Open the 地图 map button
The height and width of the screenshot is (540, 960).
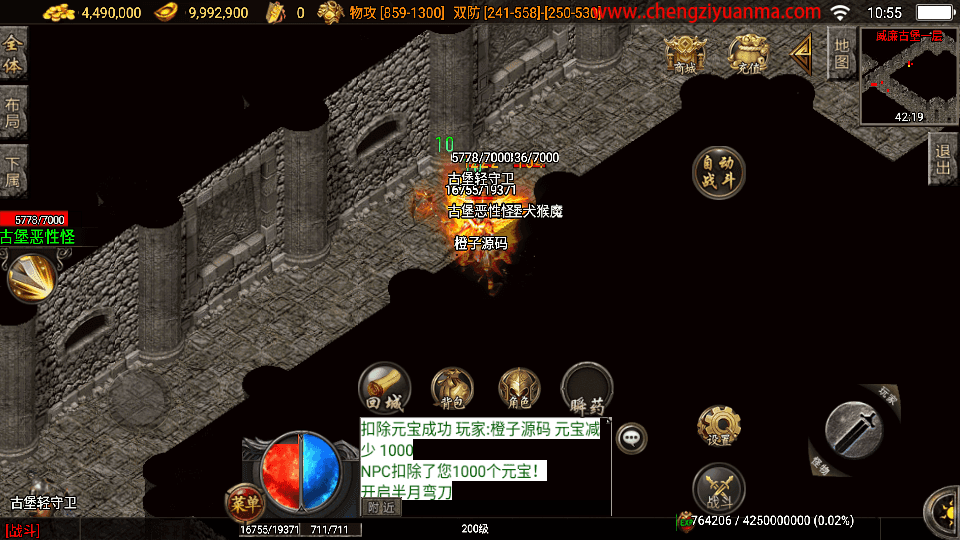pos(842,54)
